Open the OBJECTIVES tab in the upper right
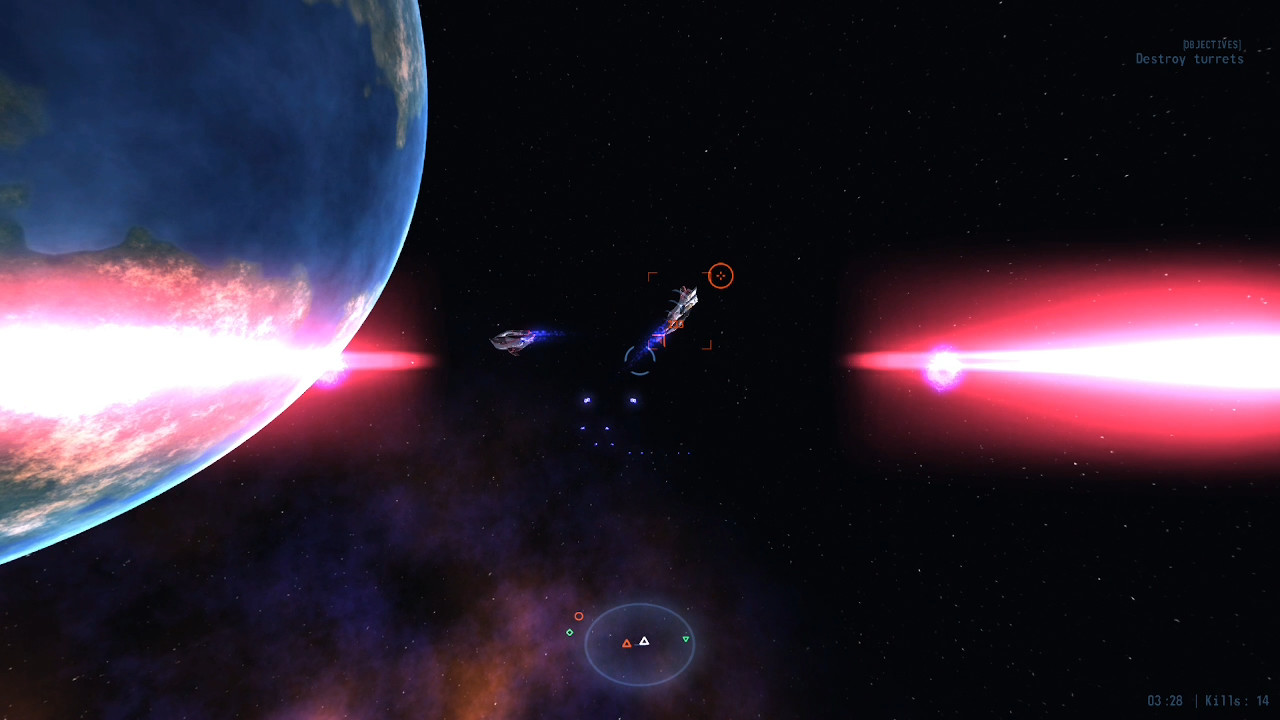1280x720 pixels. point(1210,44)
